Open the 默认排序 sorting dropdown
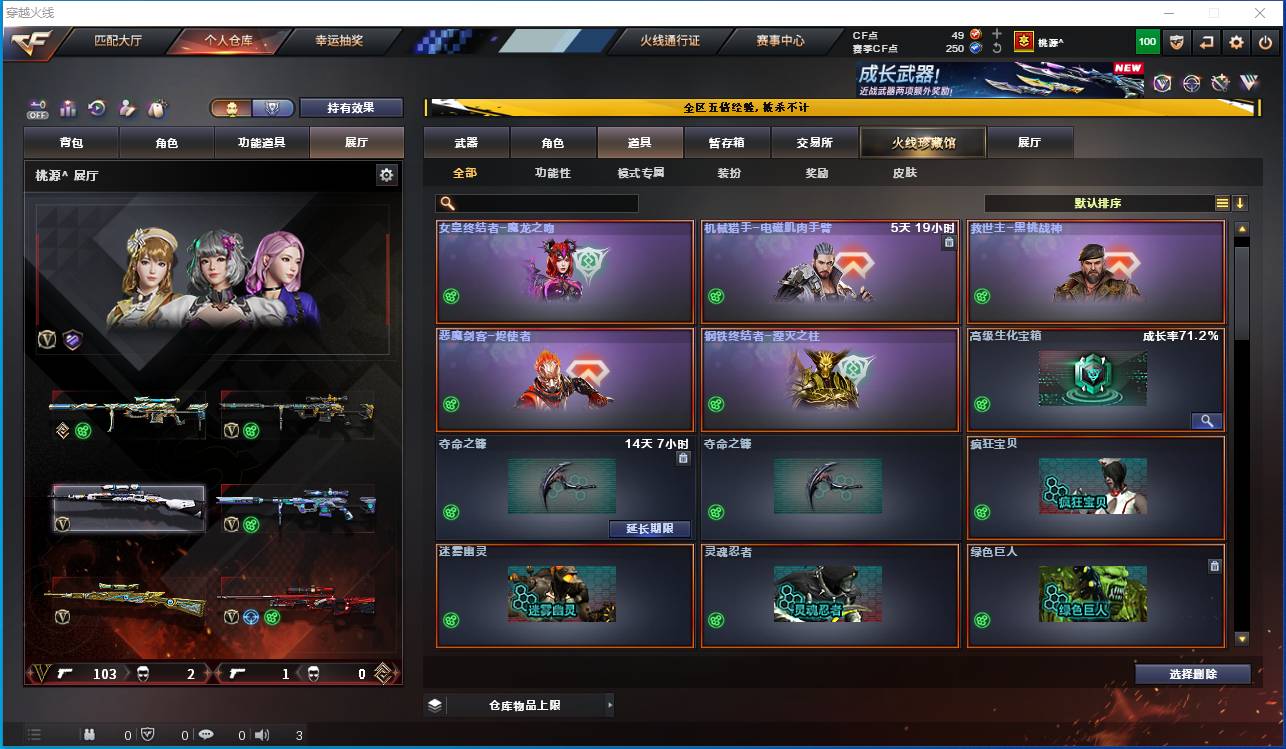Viewport: 1286px width, 749px height. pyautogui.click(x=1096, y=202)
